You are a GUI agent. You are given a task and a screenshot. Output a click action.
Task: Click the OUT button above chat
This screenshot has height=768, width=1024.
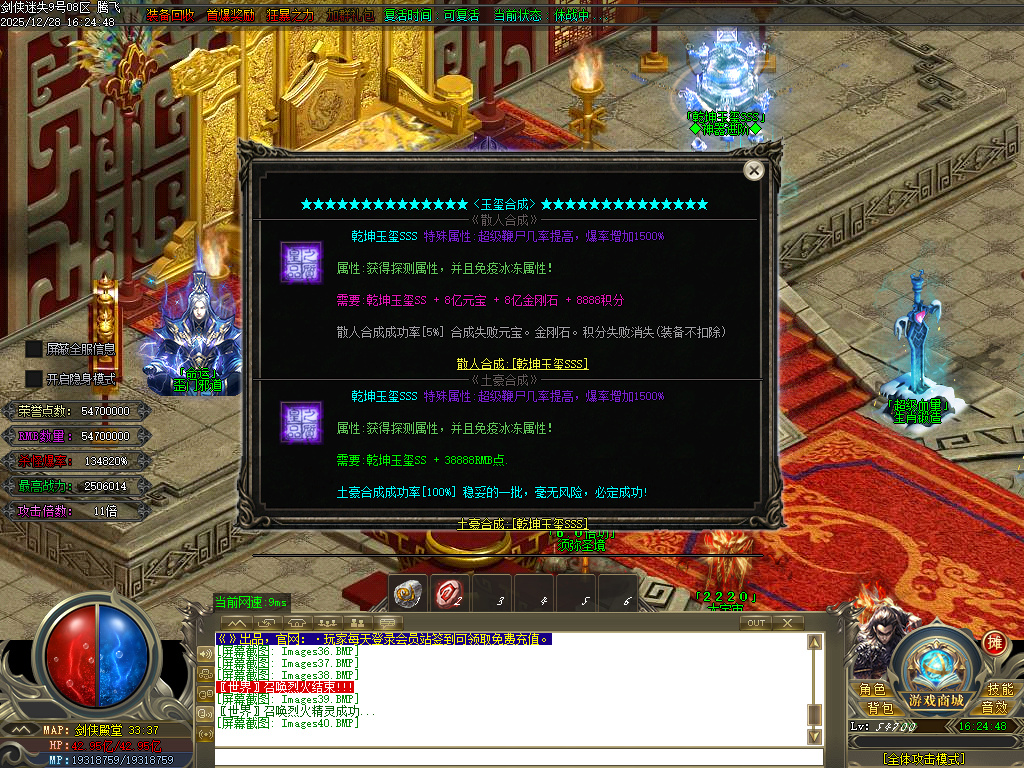point(757,623)
